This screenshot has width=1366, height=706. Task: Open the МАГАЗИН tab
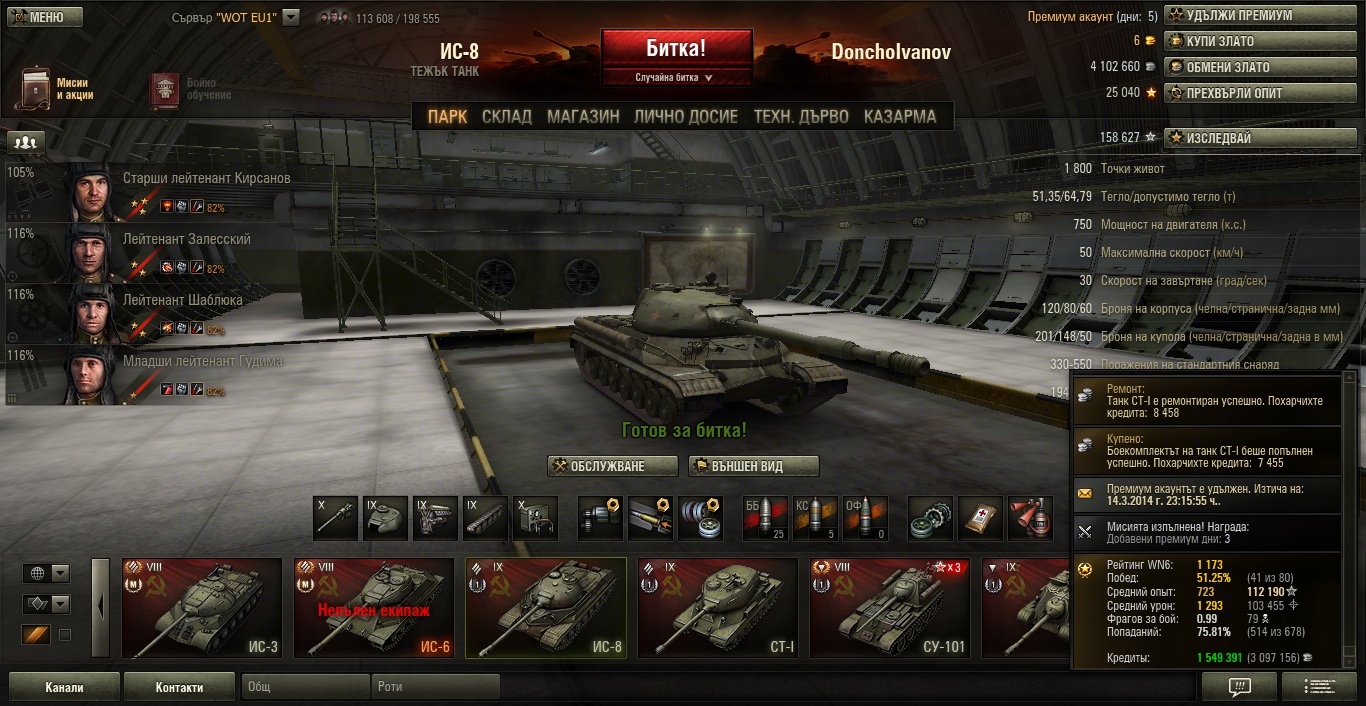tap(583, 117)
